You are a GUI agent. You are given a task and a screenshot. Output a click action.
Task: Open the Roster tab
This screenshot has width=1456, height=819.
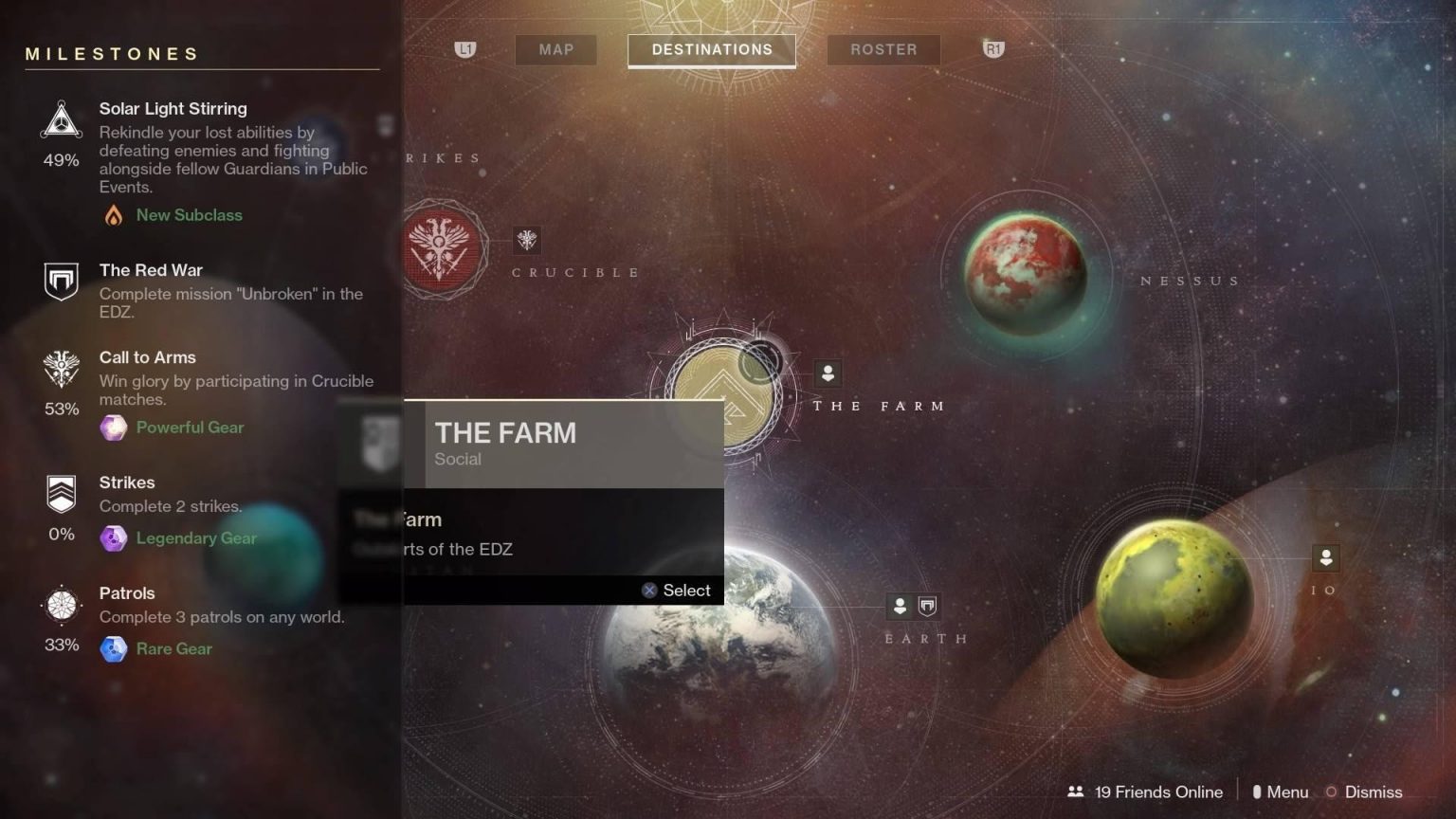point(883,49)
